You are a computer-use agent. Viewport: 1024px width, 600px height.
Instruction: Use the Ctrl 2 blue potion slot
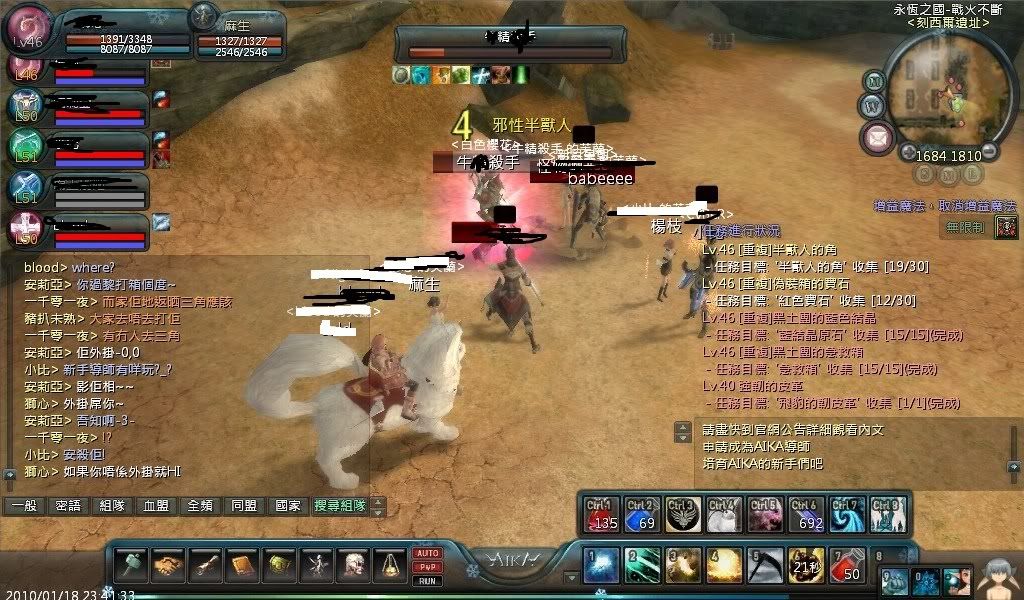tap(641, 514)
